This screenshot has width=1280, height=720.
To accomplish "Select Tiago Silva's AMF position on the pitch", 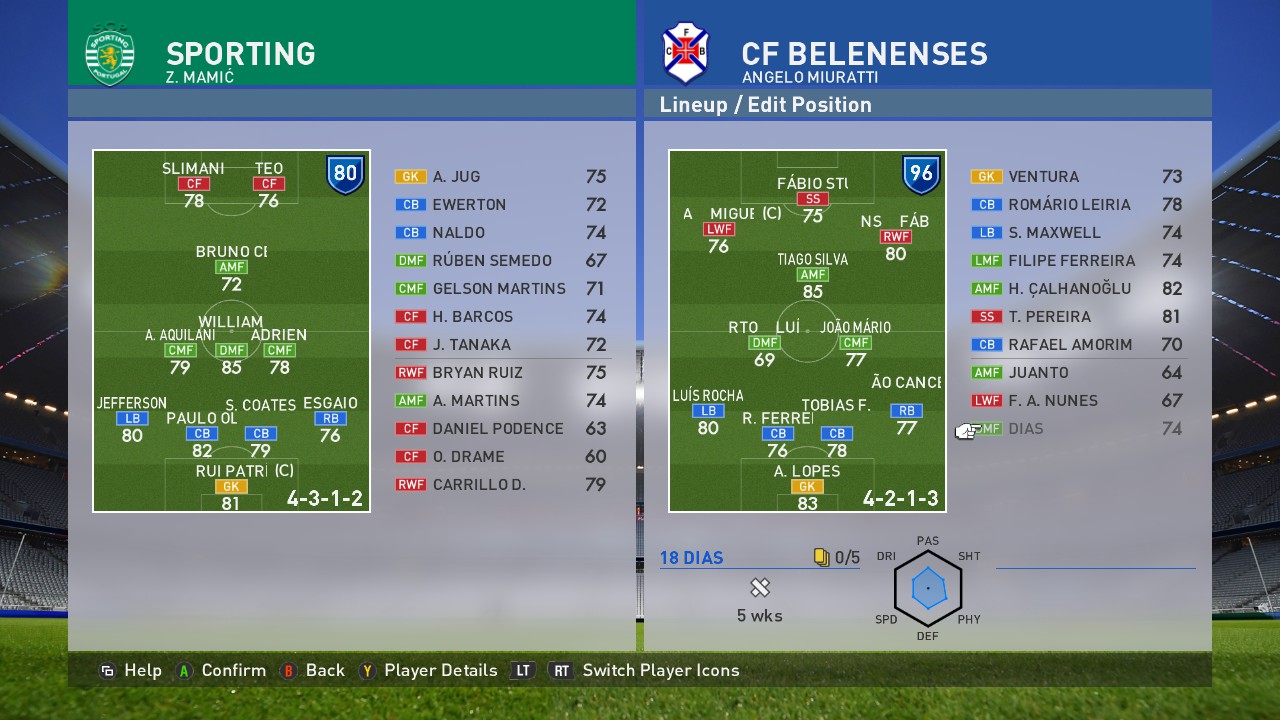I will (x=812, y=275).
